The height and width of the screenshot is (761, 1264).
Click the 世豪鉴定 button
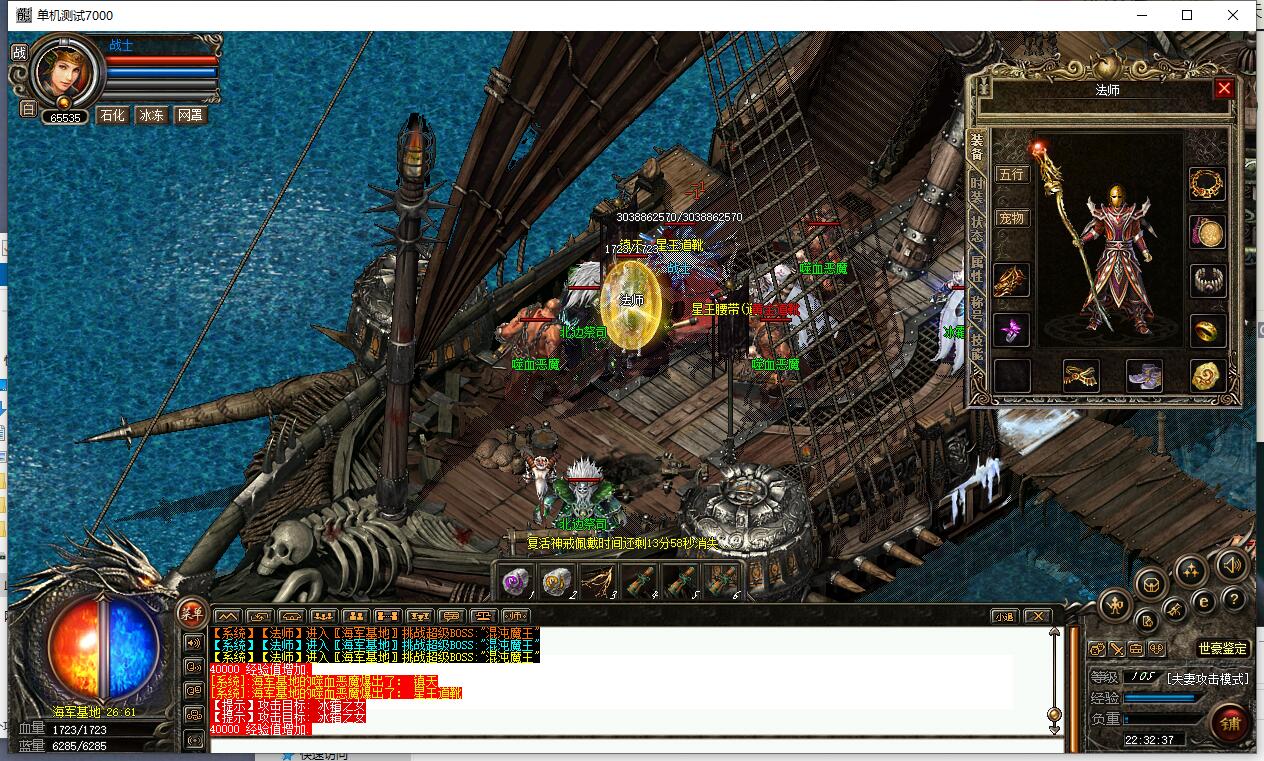coord(1223,649)
